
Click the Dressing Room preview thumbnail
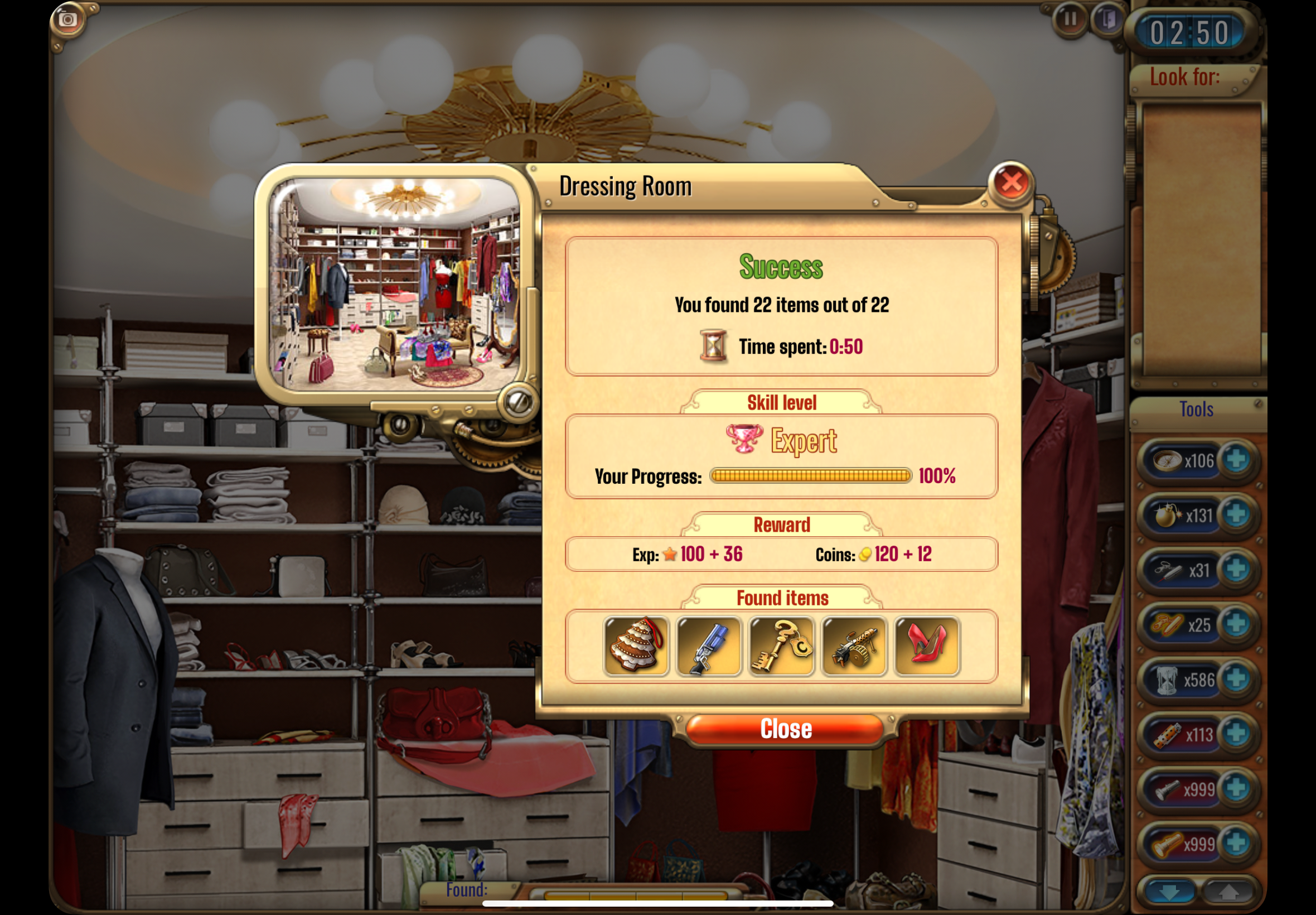(x=395, y=284)
